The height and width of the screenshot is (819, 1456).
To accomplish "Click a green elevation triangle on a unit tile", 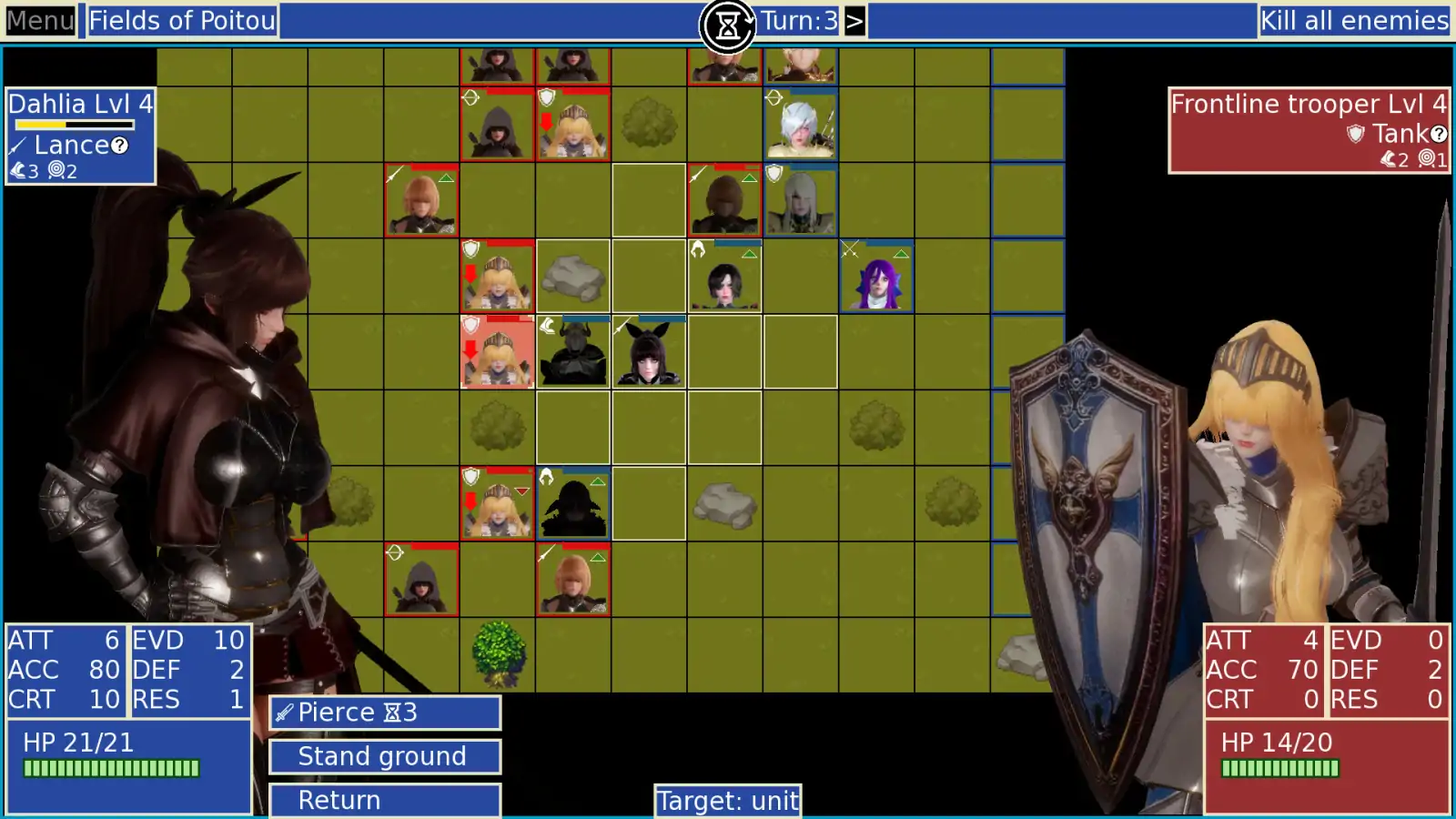I will tap(446, 178).
